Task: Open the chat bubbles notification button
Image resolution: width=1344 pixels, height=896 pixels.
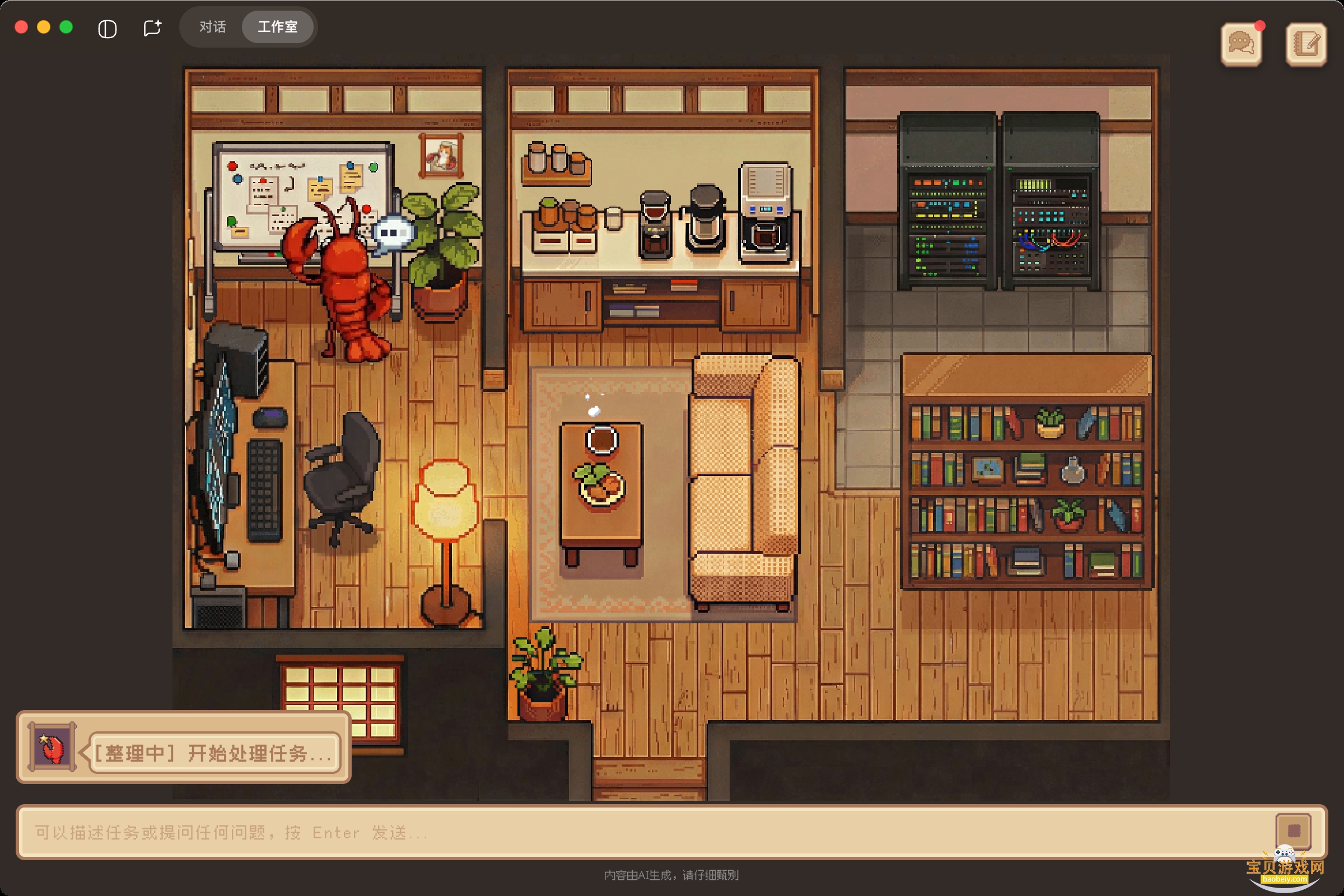Action: (x=1240, y=44)
